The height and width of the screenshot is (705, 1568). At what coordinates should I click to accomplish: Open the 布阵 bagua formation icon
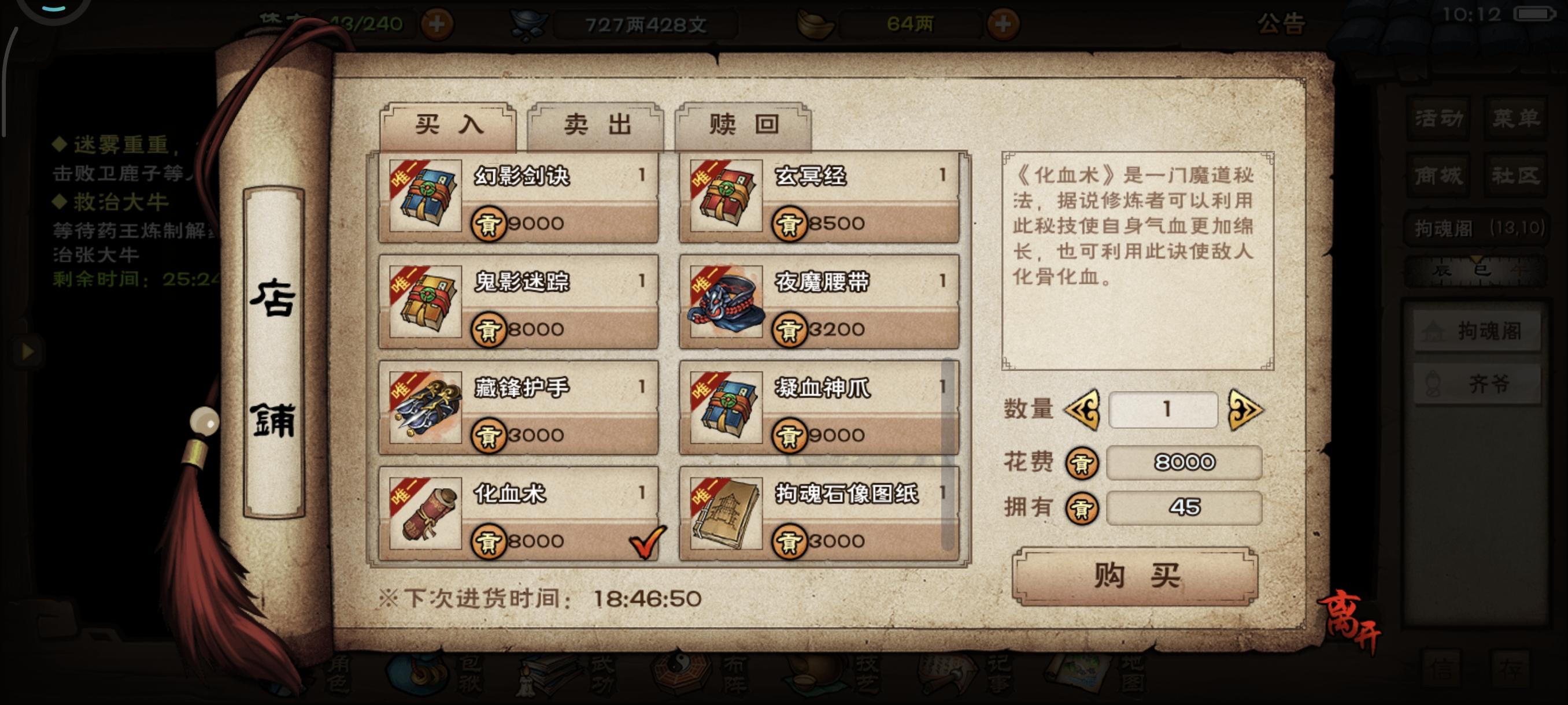pos(679,675)
